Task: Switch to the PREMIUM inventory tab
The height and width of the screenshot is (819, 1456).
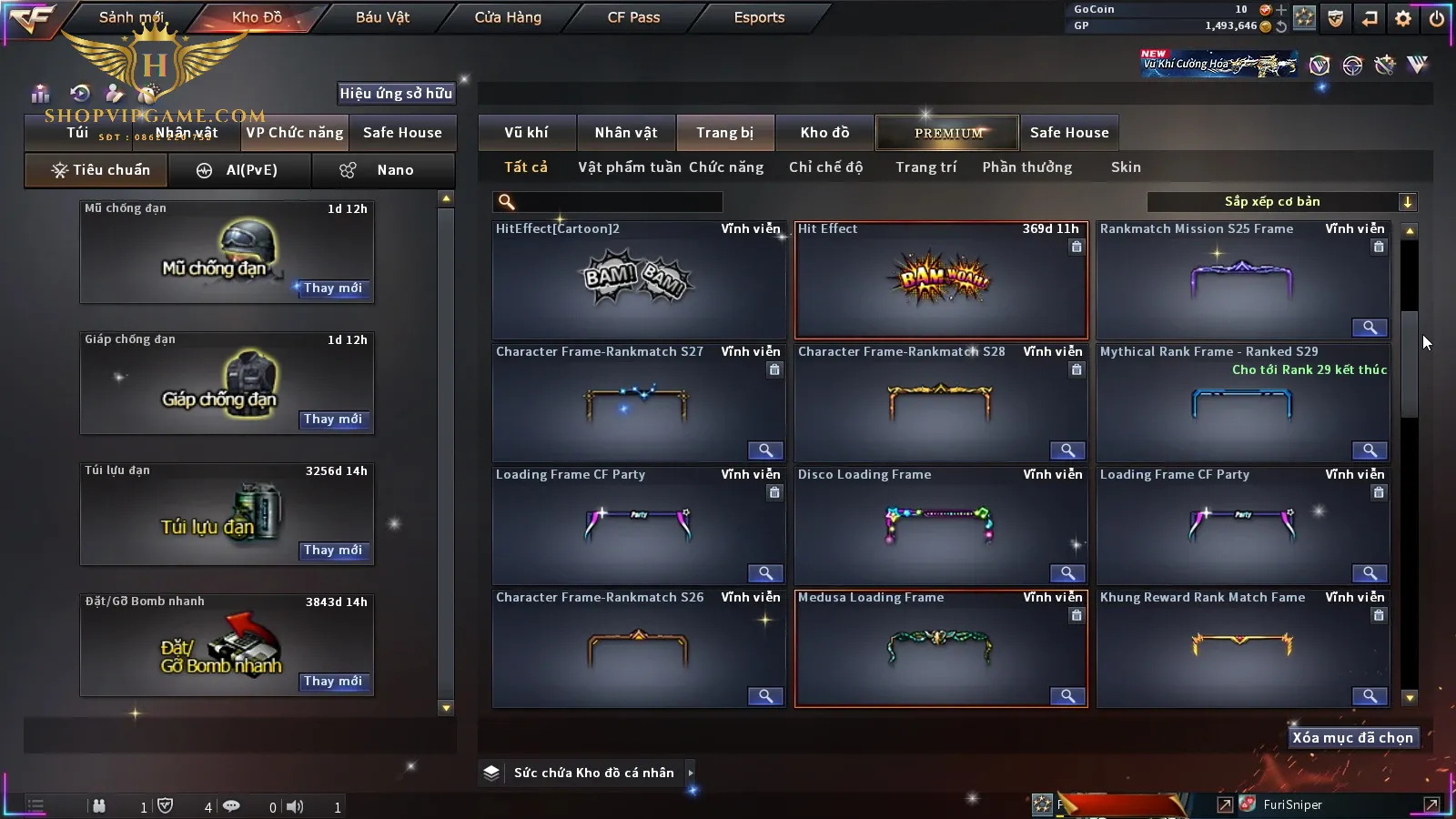Action: (x=948, y=133)
